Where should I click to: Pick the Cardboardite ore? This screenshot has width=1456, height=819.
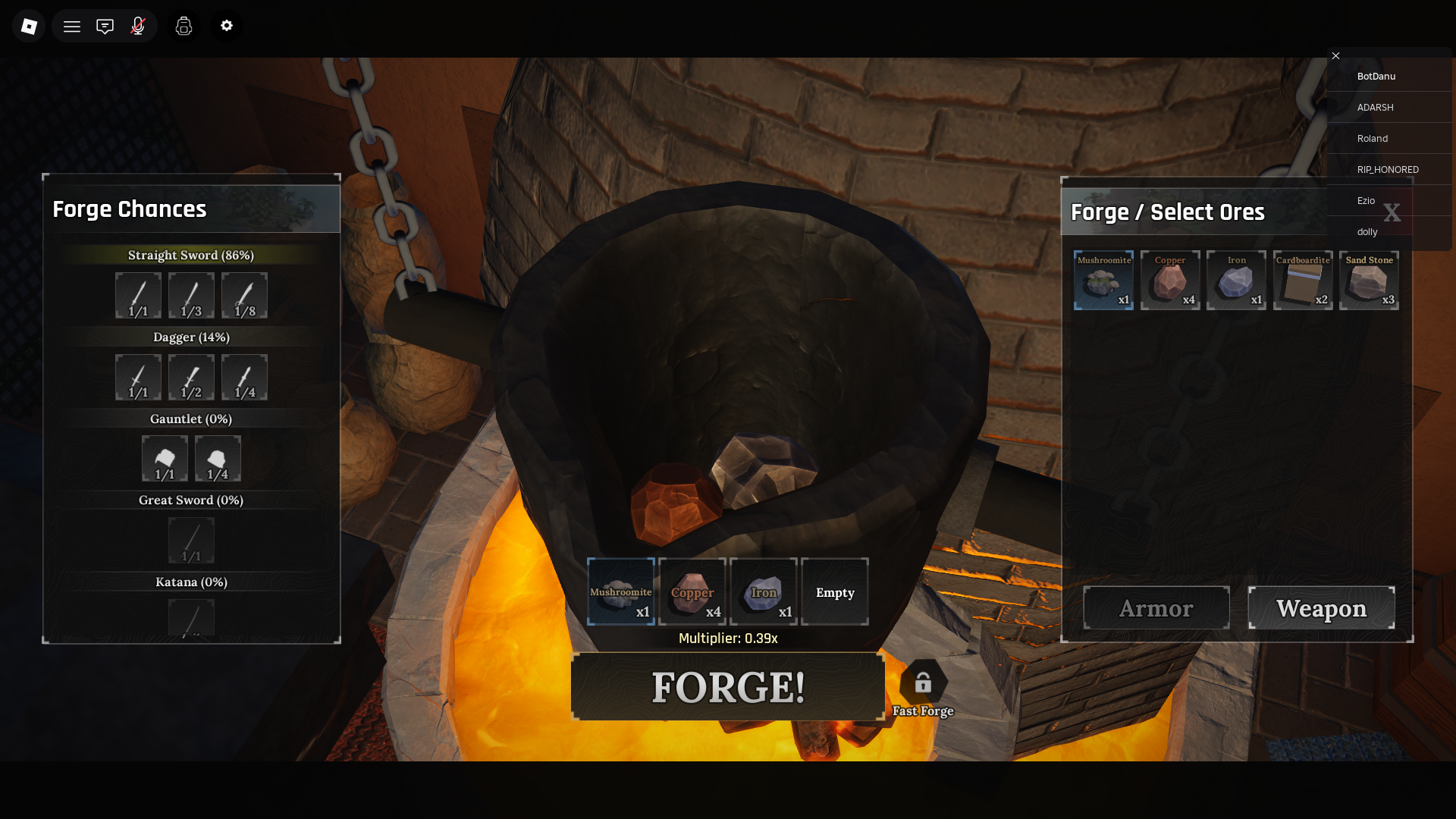point(1303,281)
